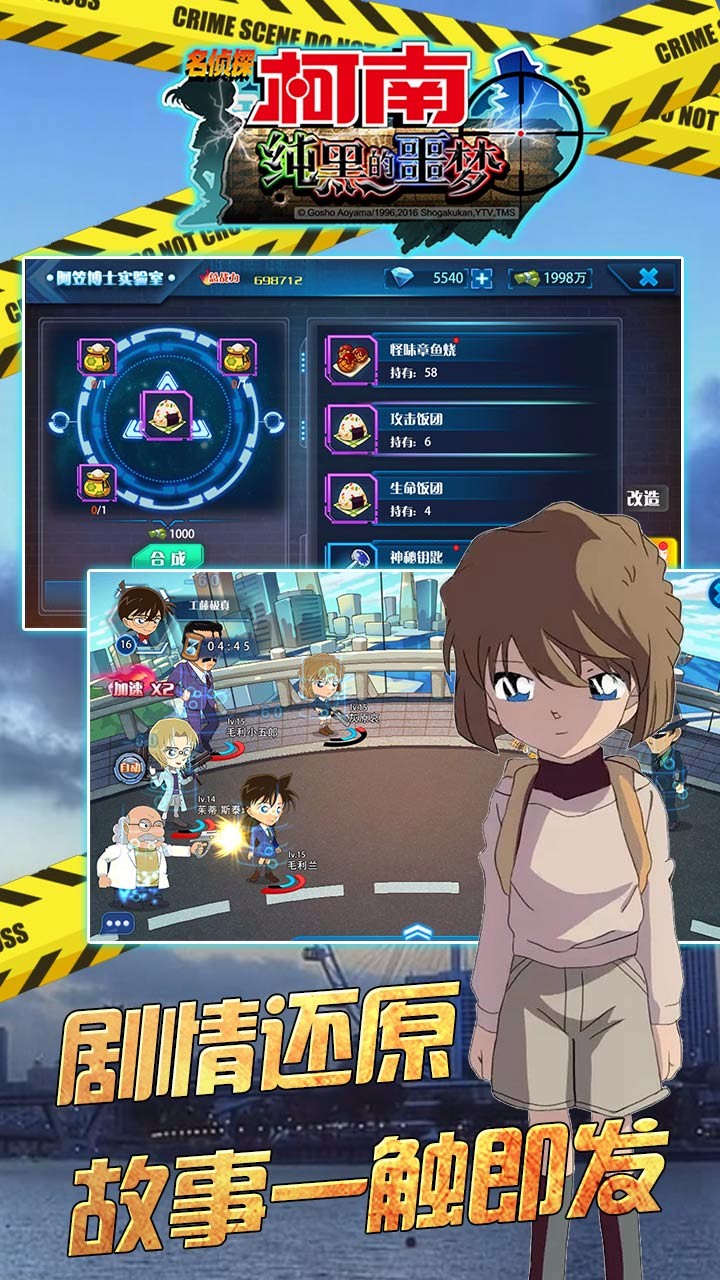Close the Dr. Agasa laboratory panel

pyautogui.click(x=648, y=278)
